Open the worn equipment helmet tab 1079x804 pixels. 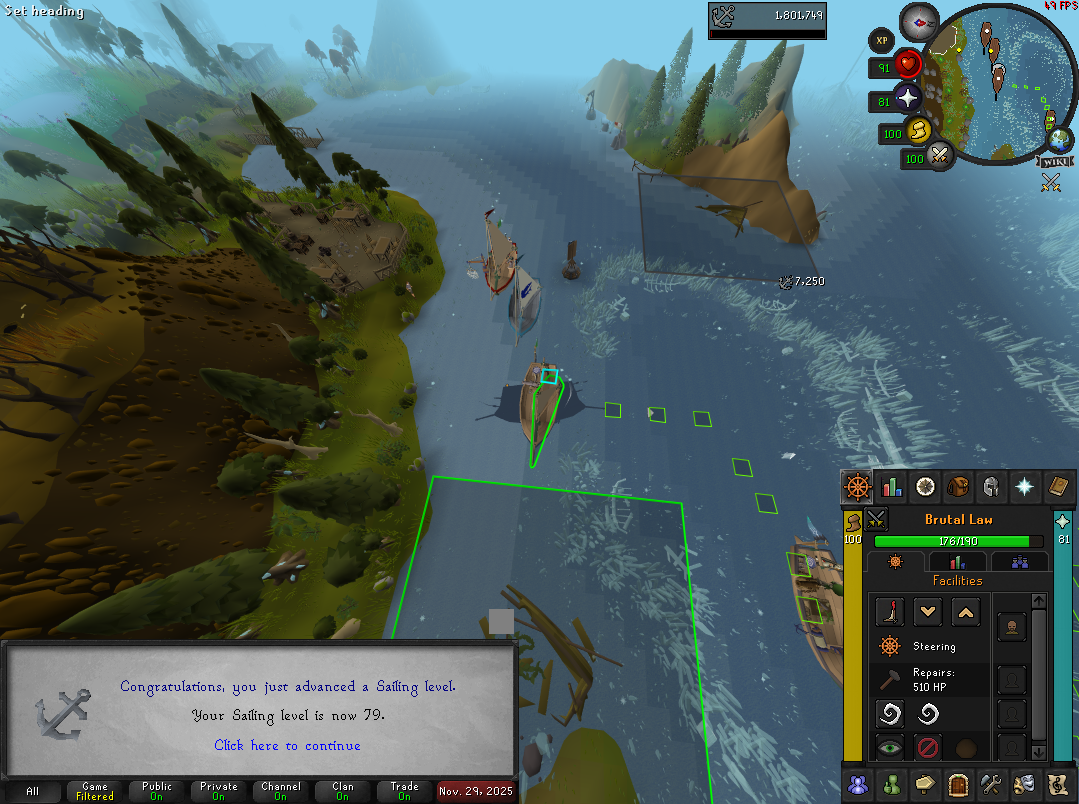tap(991, 487)
